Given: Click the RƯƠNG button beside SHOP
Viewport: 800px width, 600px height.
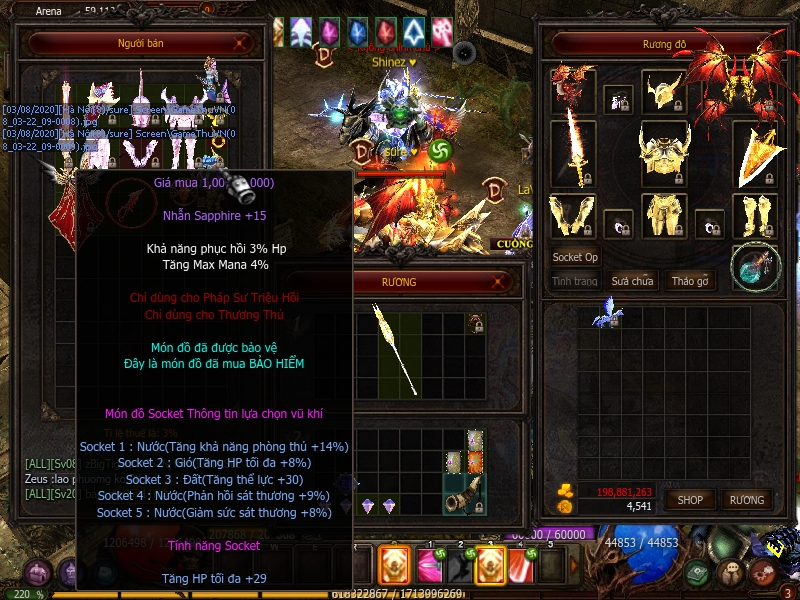Looking at the screenshot, I should click(746, 500).
